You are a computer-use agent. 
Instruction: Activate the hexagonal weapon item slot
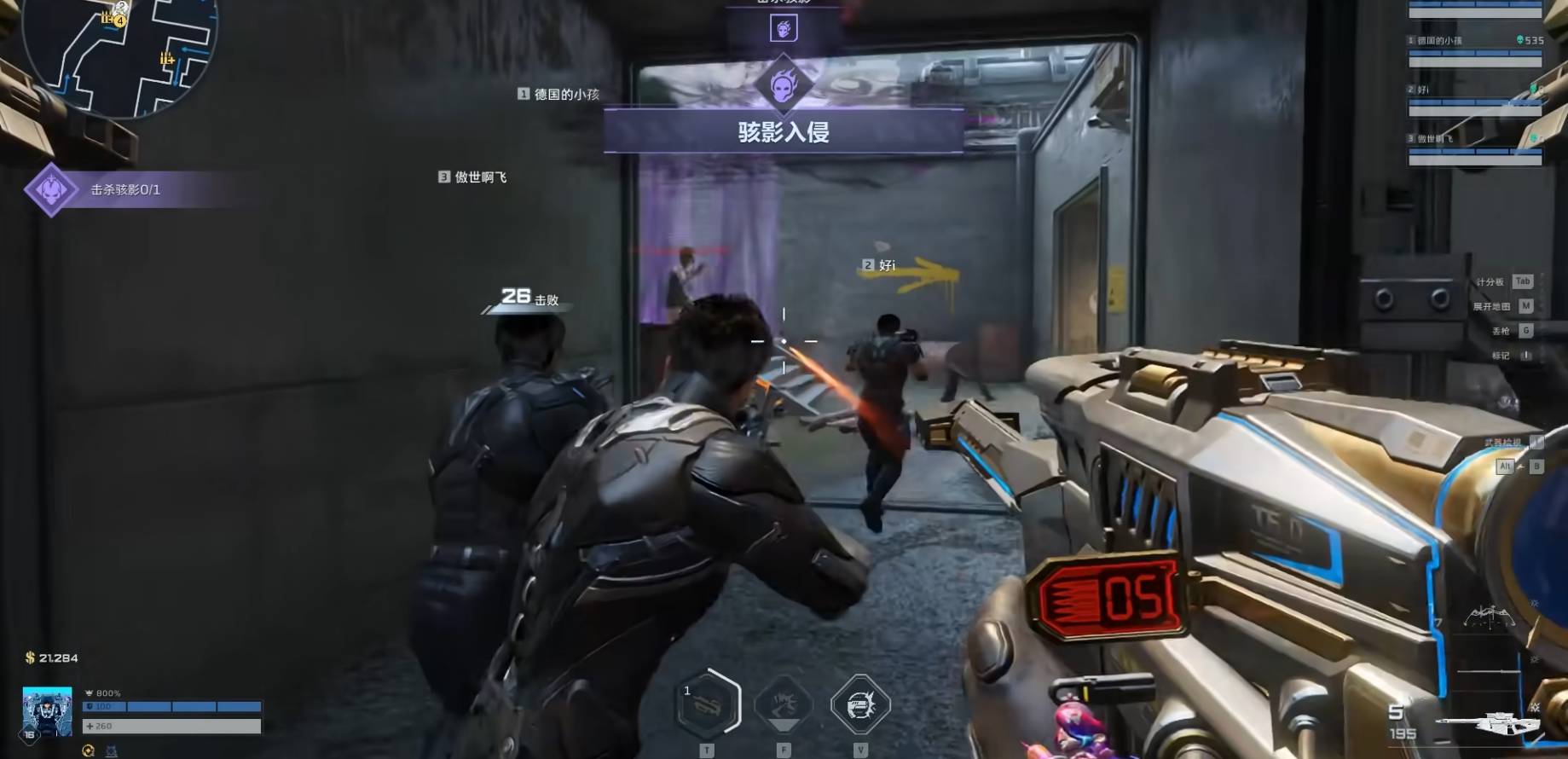click(x=708, y=704)
